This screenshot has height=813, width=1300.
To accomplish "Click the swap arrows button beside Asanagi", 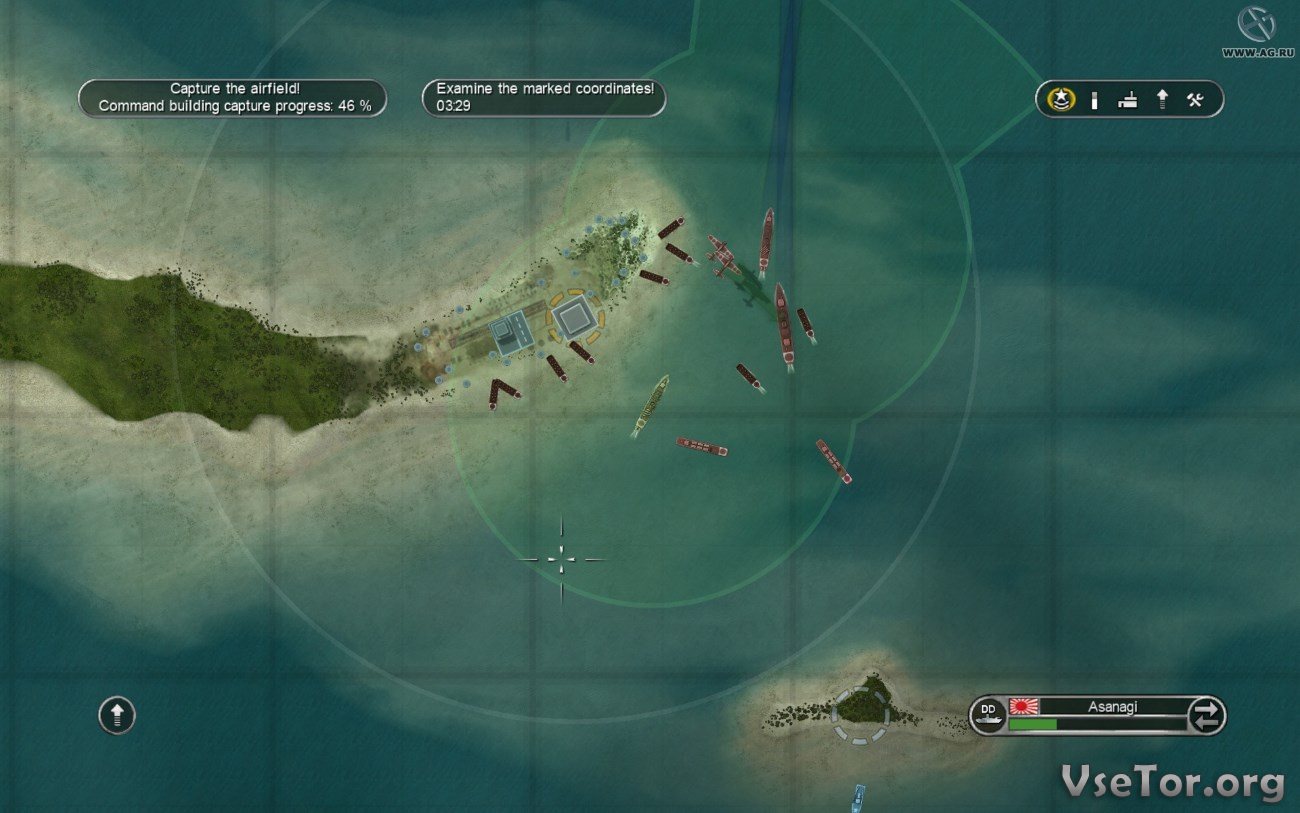I will (1206, 715).
